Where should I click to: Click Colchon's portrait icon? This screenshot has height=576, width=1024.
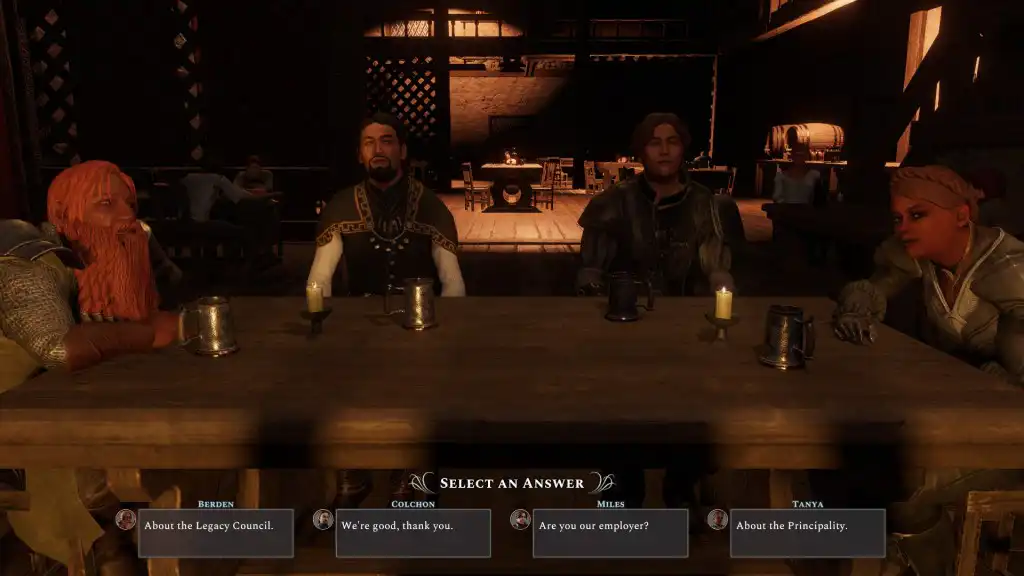click(x=323, y=520)
